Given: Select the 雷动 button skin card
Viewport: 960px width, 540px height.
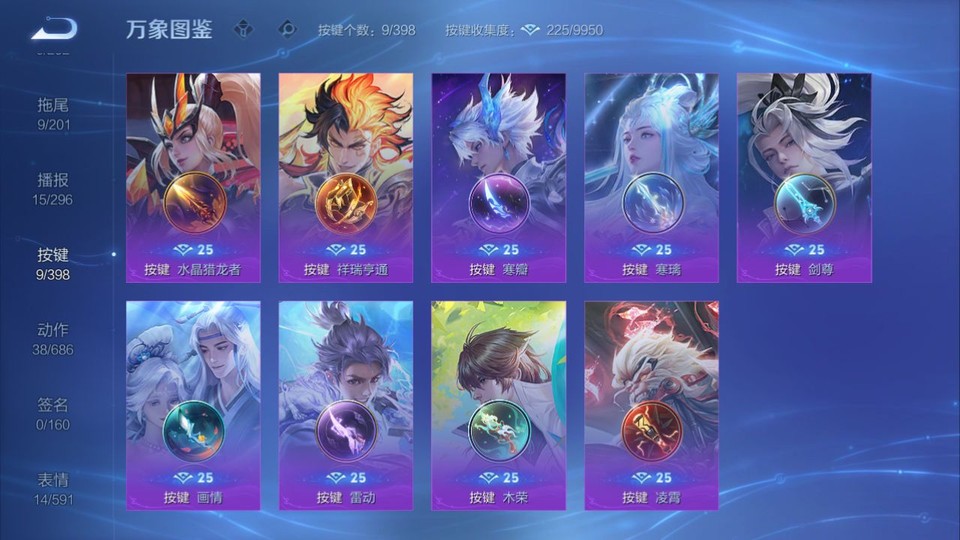Looking at the screenshot, I should [345, 405].
